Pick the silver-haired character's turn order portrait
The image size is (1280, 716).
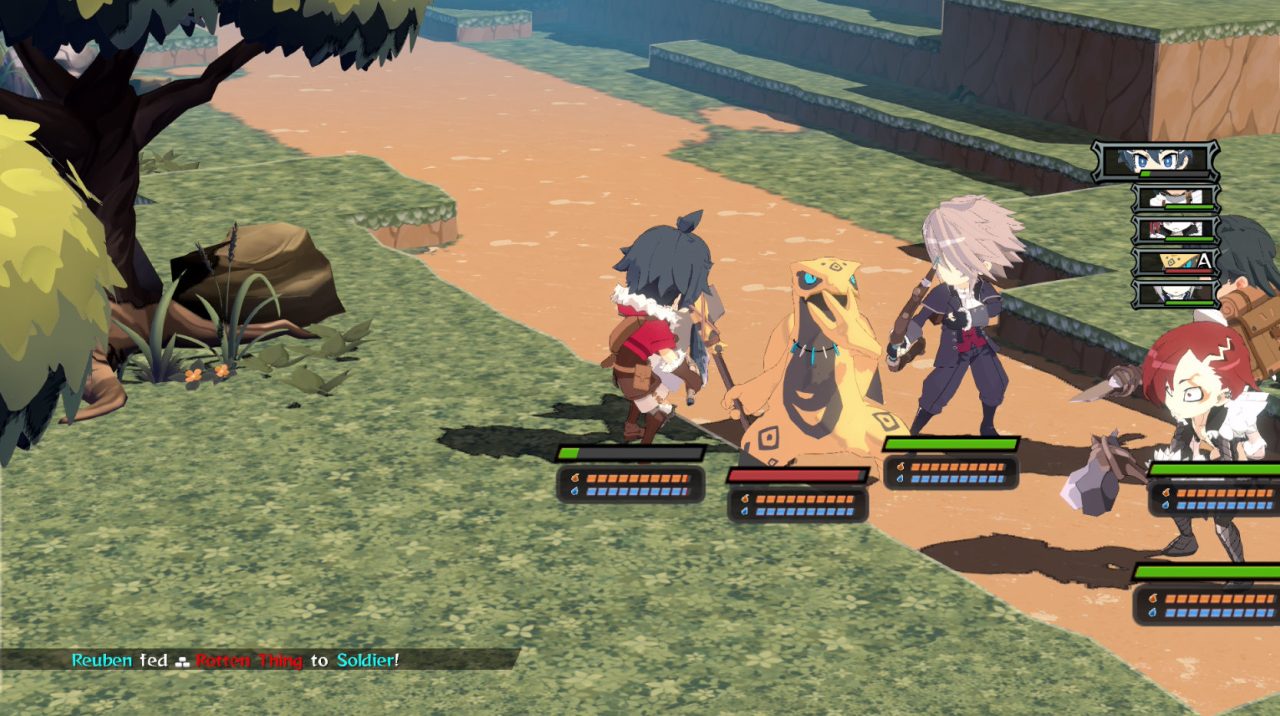(1175, 294)
